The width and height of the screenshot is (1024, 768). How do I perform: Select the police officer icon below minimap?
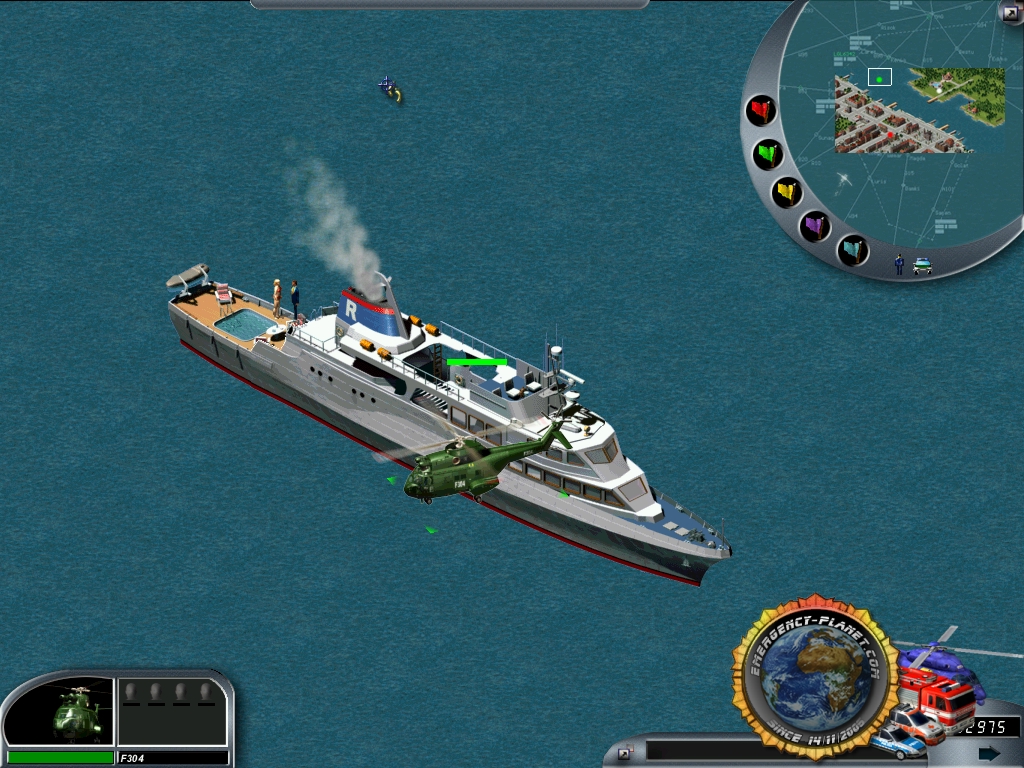click(899, 264)
